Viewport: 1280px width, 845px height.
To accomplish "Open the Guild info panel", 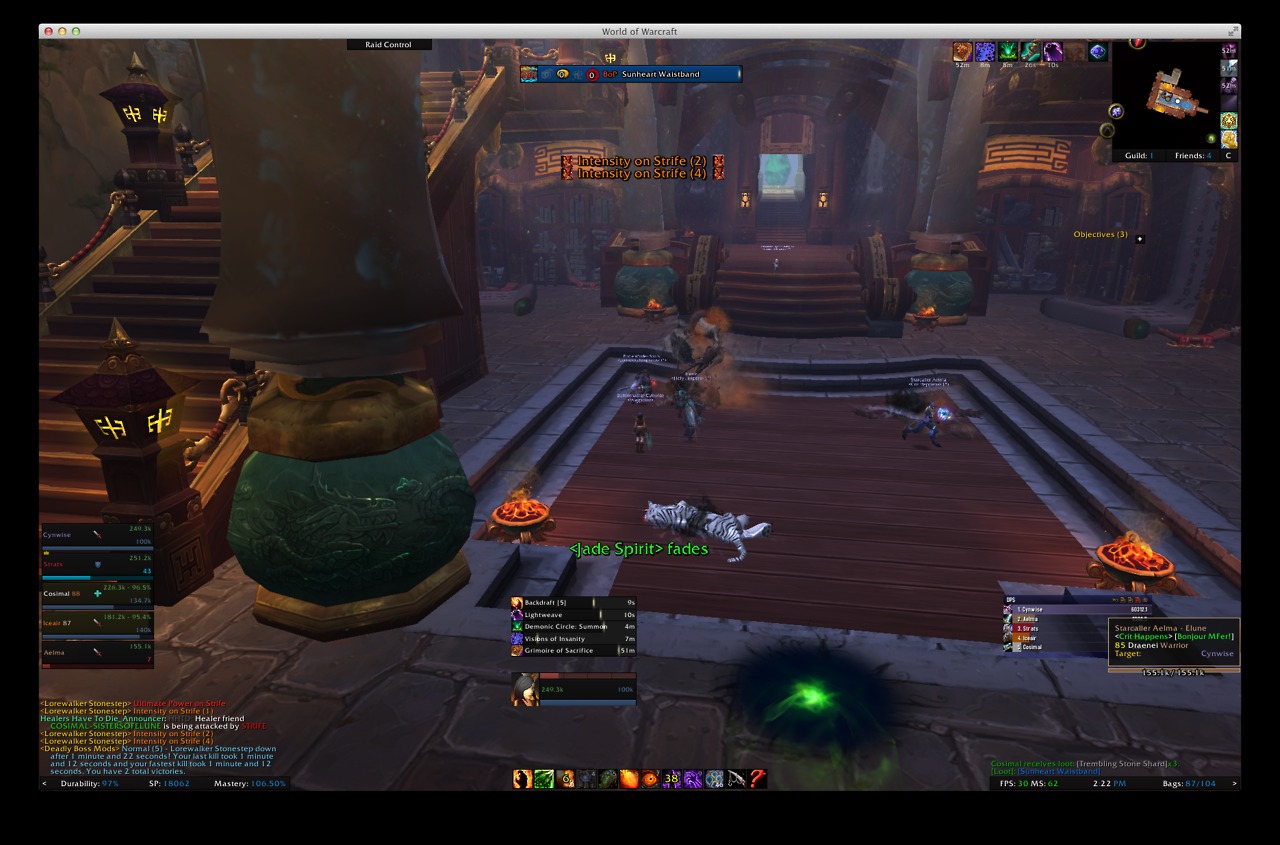I will (1138, 156).
